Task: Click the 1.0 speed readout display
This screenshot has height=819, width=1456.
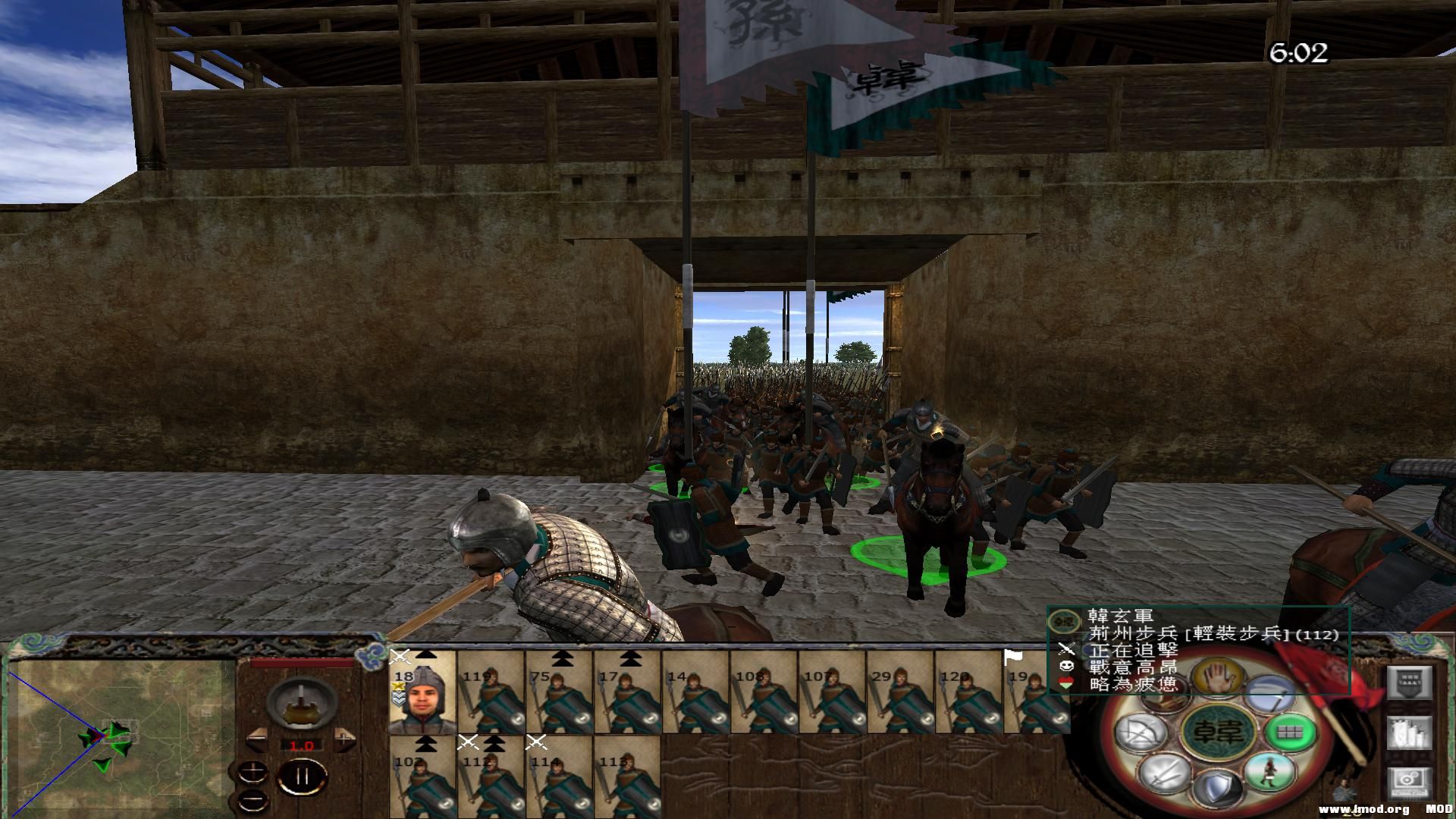Action: click(x=302, y=746)
